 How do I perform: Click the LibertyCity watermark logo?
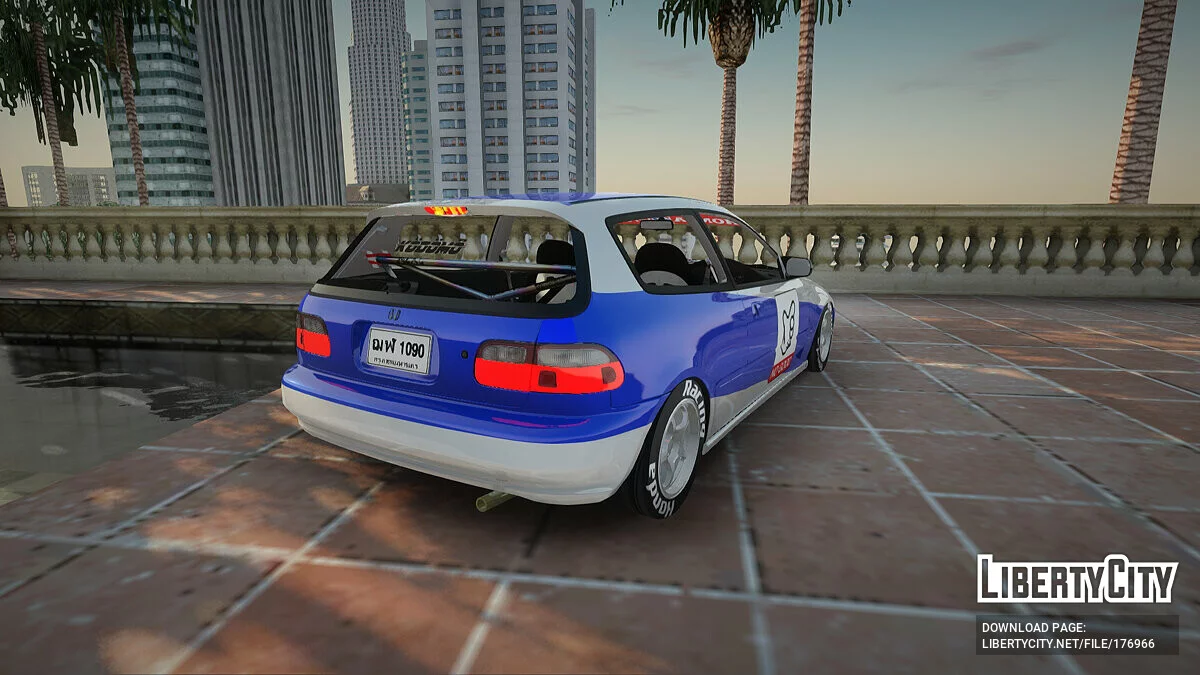(1077, 579)
